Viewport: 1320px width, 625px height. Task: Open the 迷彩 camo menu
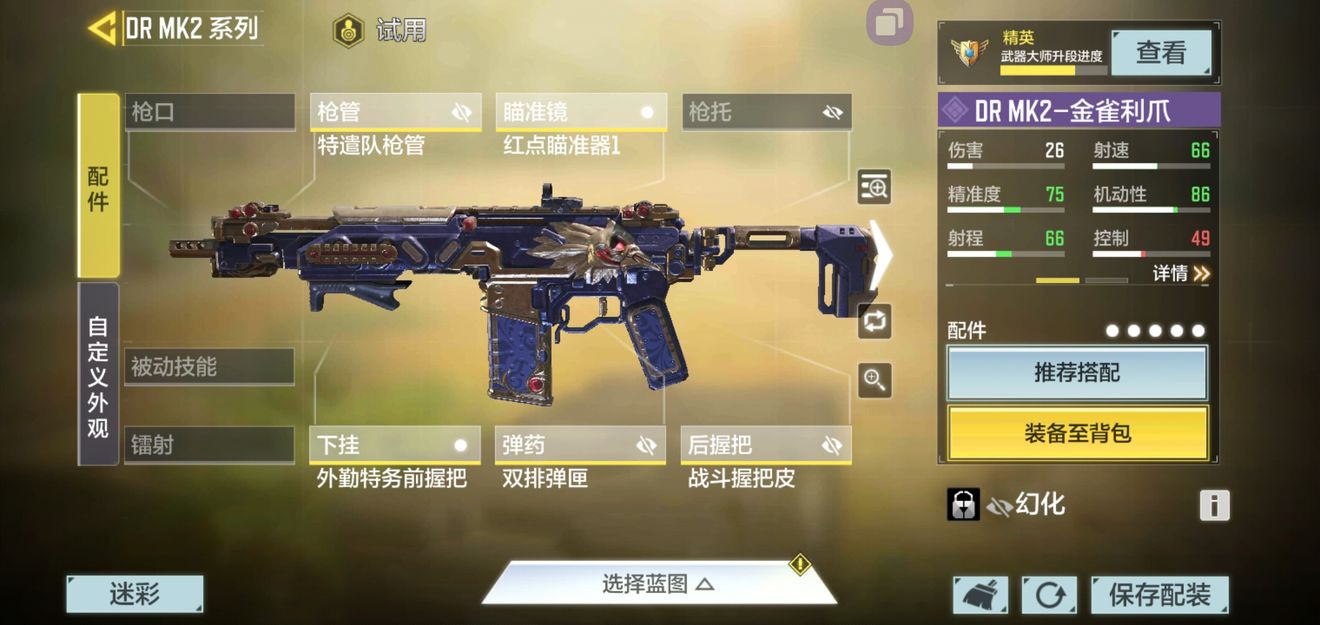pyautogui.click(x=135, y=594)
